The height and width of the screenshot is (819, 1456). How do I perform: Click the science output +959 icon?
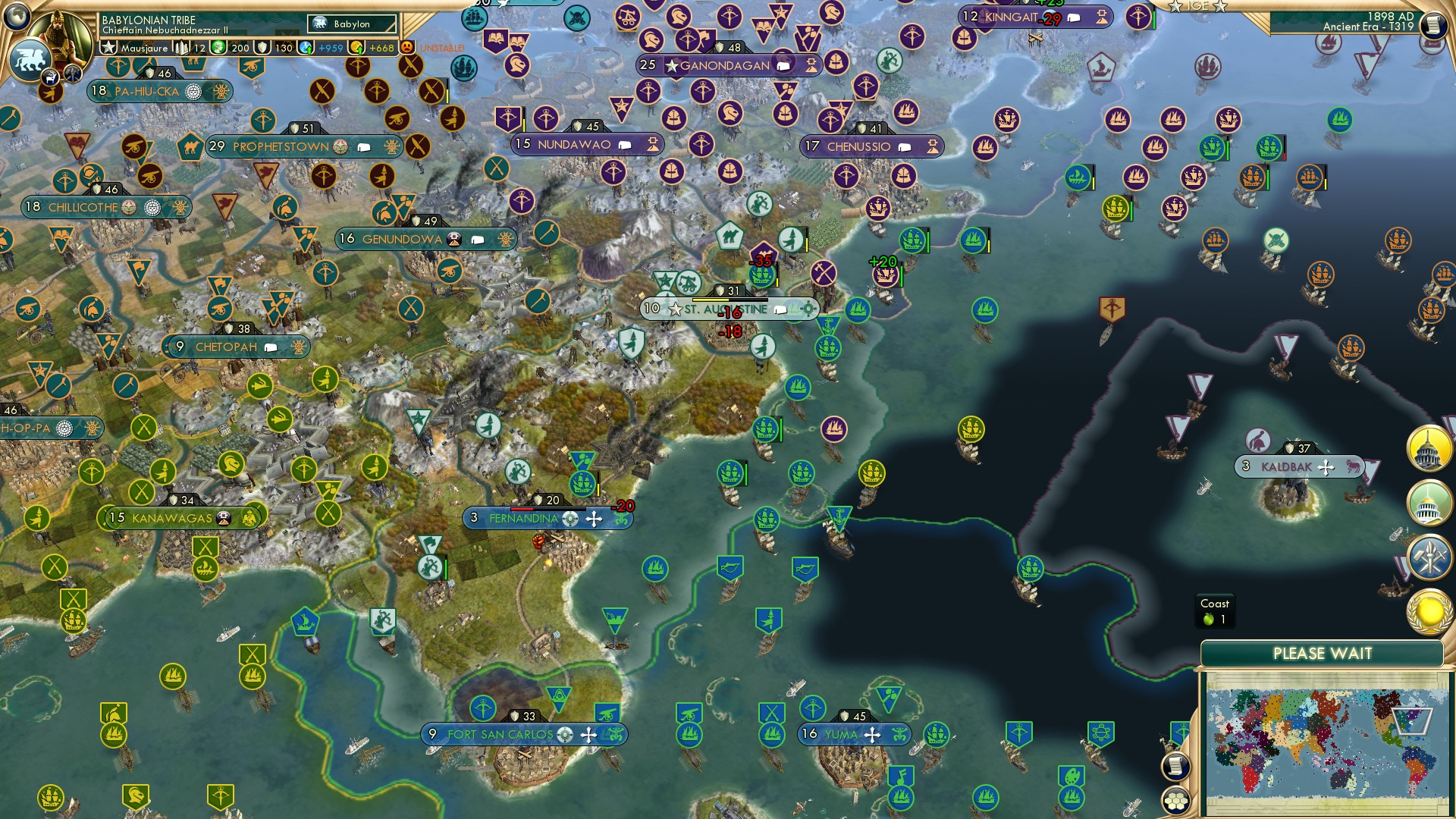[x=306, y=47]
